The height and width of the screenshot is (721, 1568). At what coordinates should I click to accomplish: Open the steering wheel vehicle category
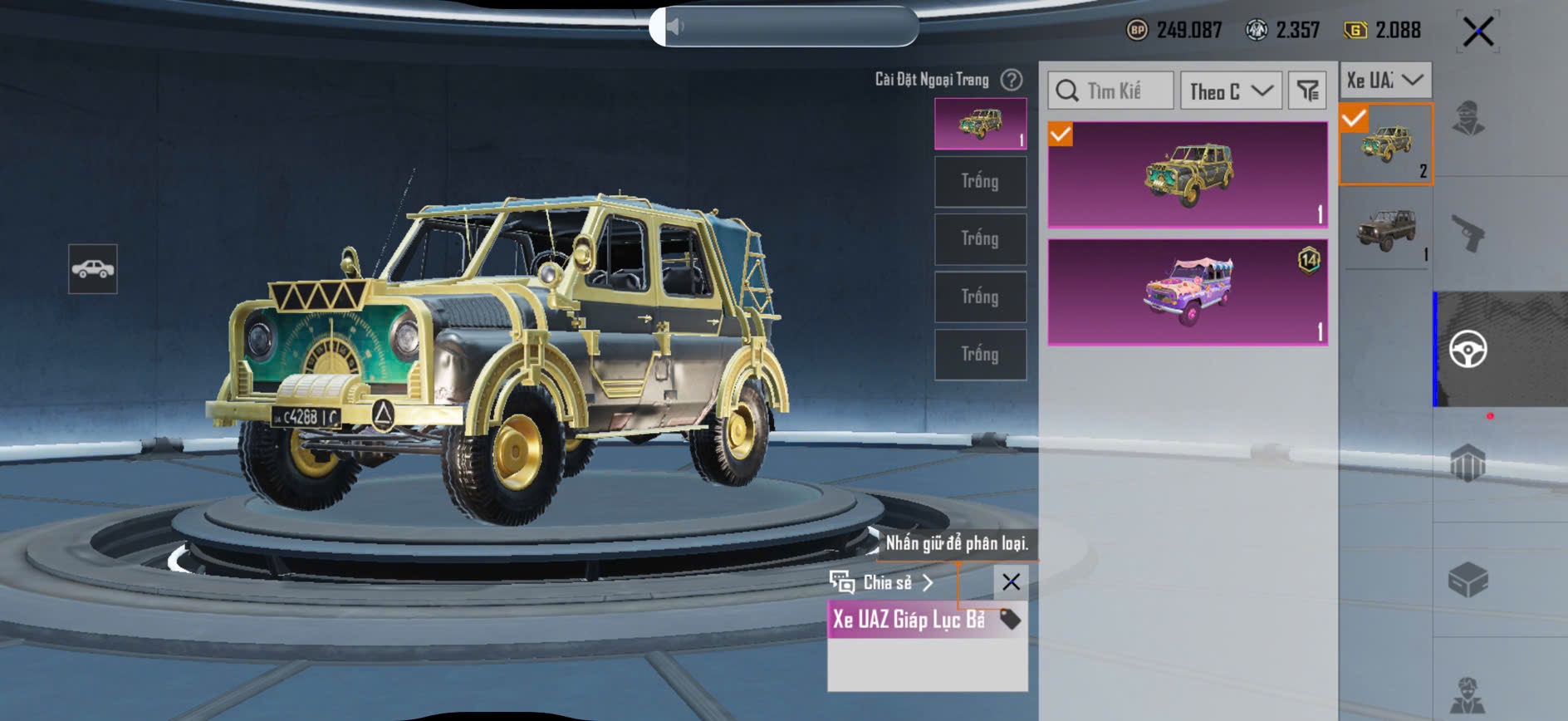pos(1468,349)
